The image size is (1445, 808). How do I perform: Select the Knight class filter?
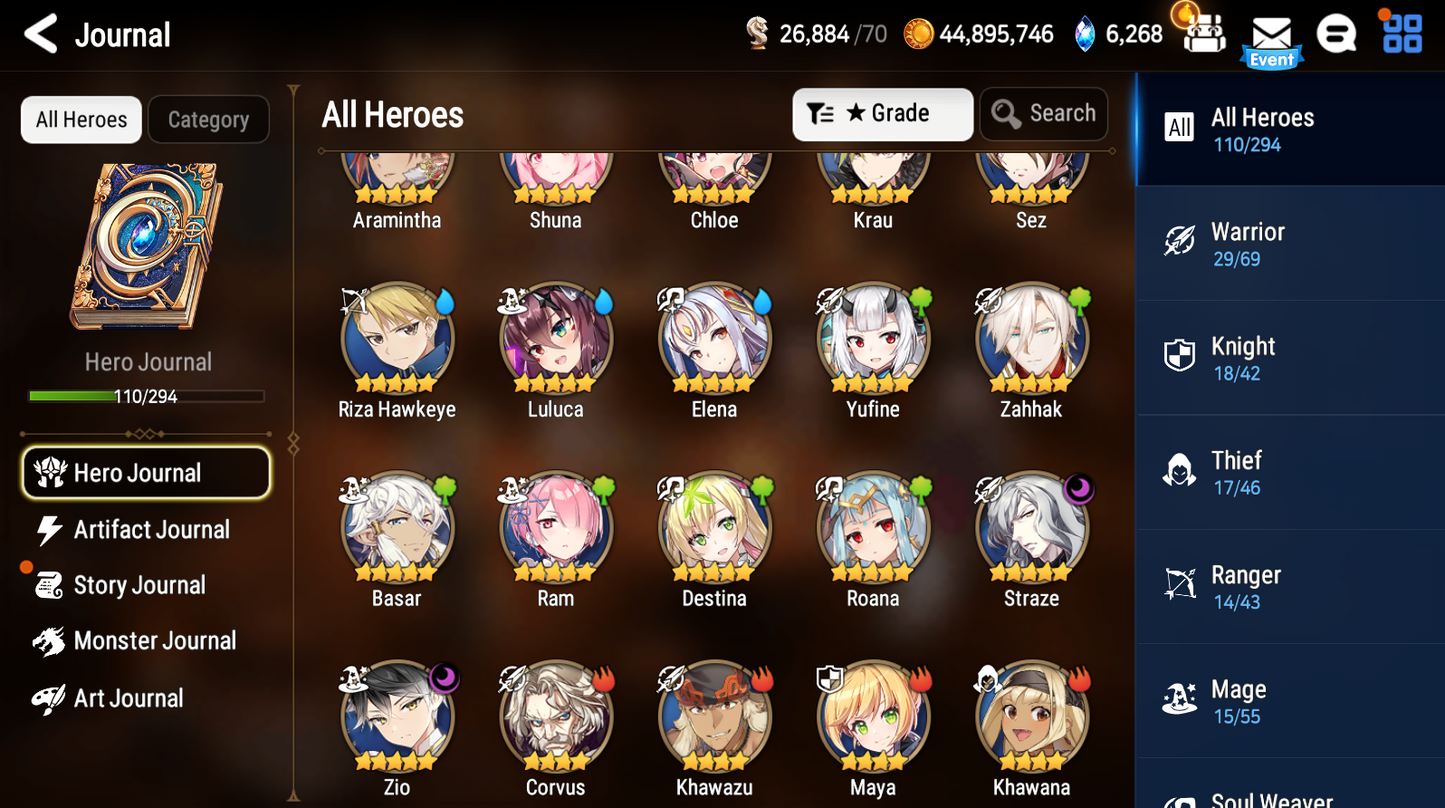coord(1290,357)
